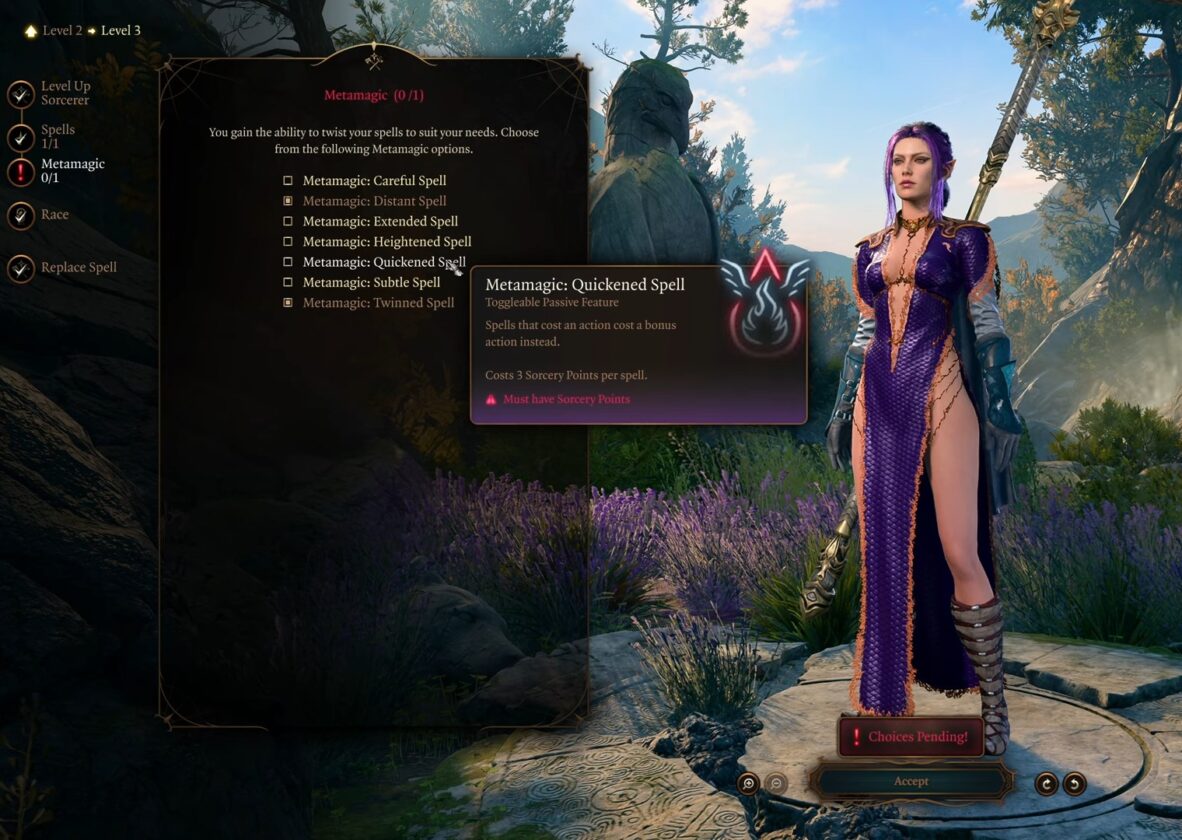Click the Accept button
The height and width of the screenshot is (840, 1182).
click(x=911, y=781)
